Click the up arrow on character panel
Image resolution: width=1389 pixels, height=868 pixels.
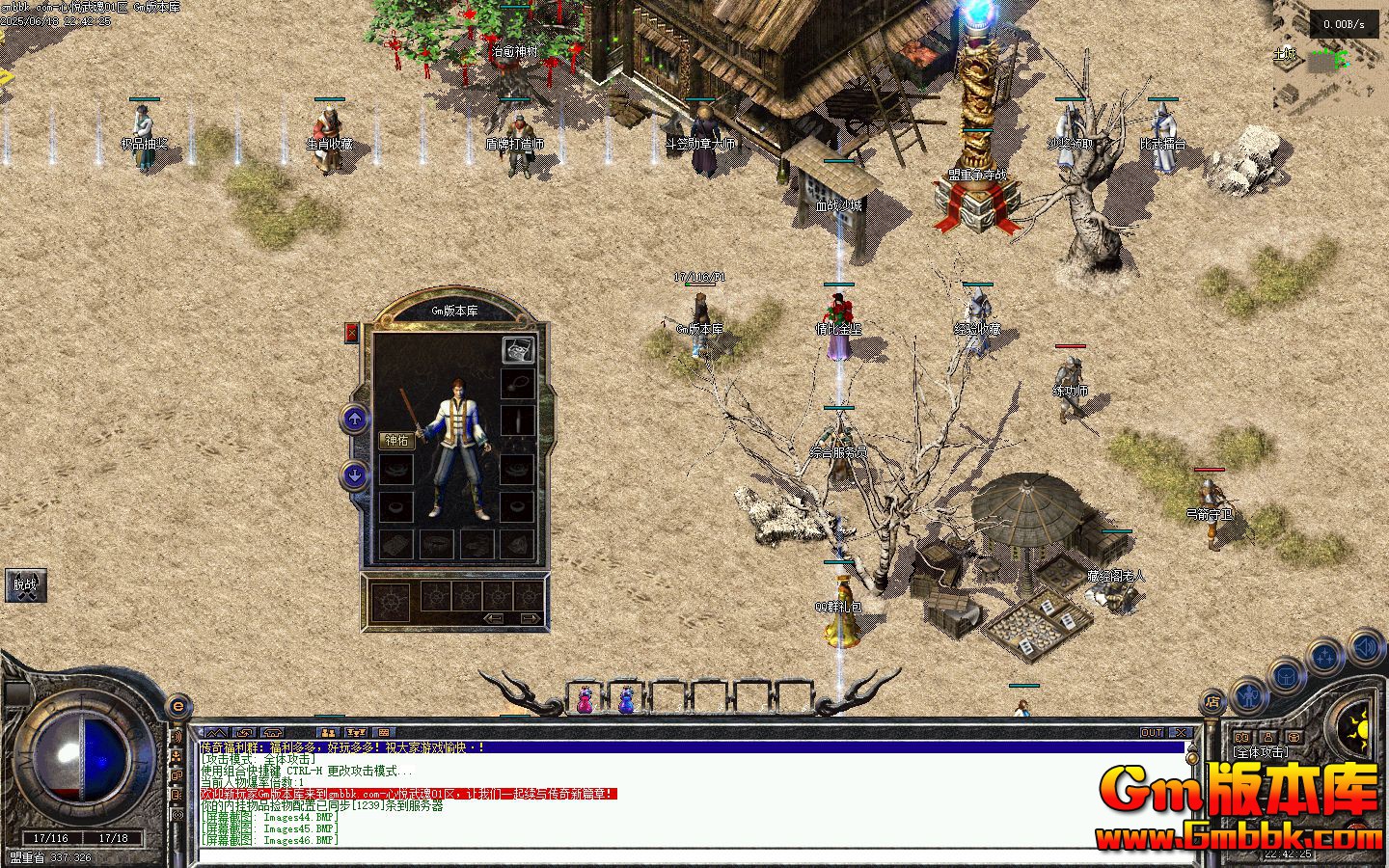click(x=355, y=419)
